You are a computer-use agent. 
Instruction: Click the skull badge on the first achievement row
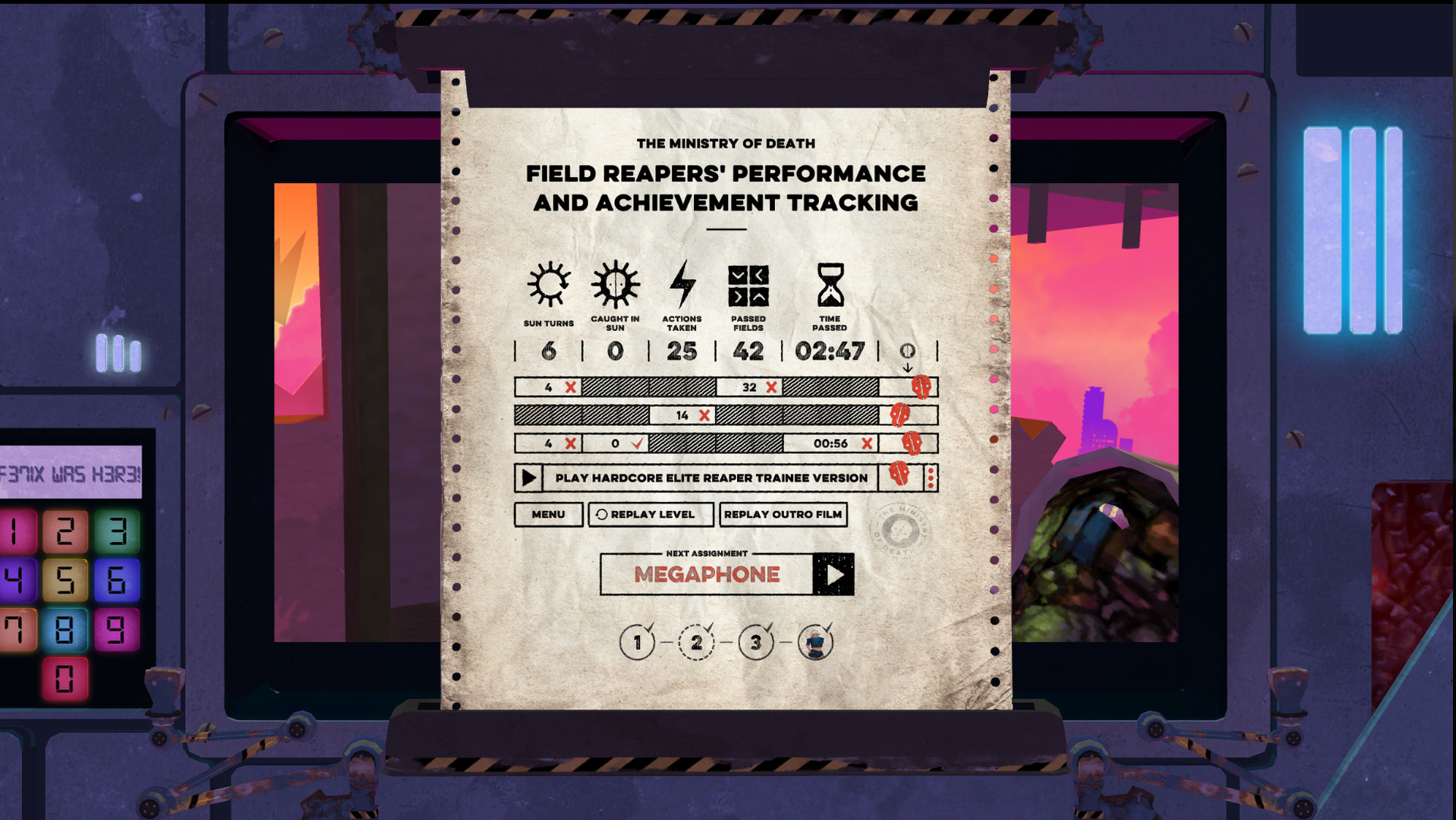[920, 386]
